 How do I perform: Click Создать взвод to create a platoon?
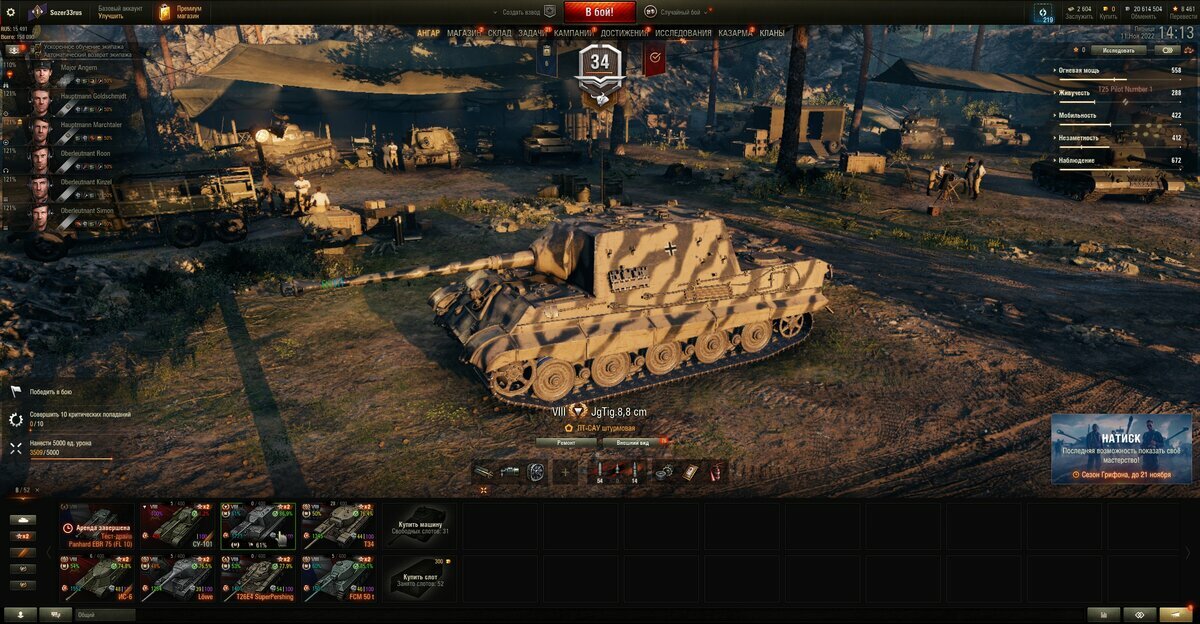point(521,12)
